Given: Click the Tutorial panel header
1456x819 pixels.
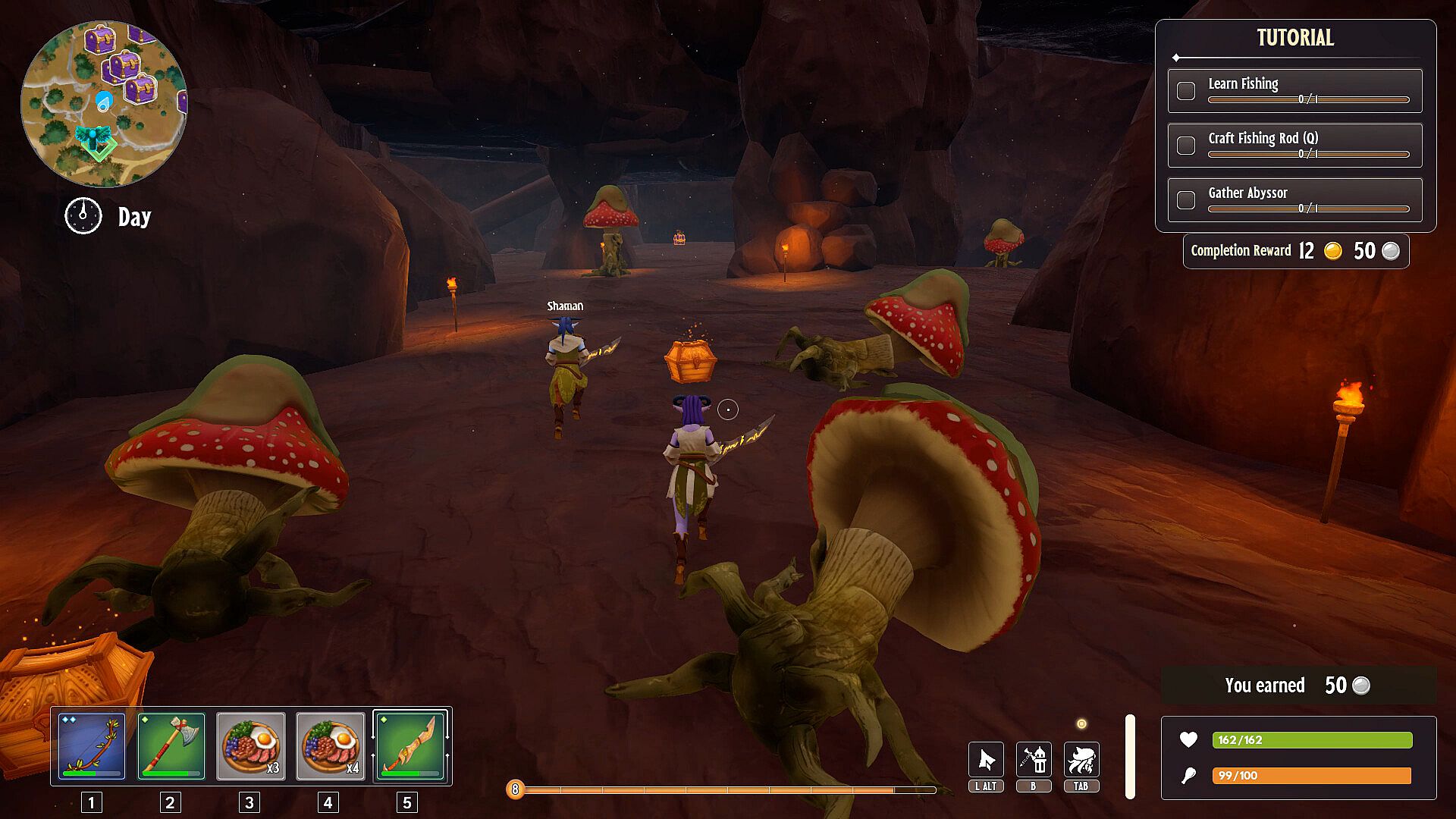Looking at the screenshot, I should 1294,38.
